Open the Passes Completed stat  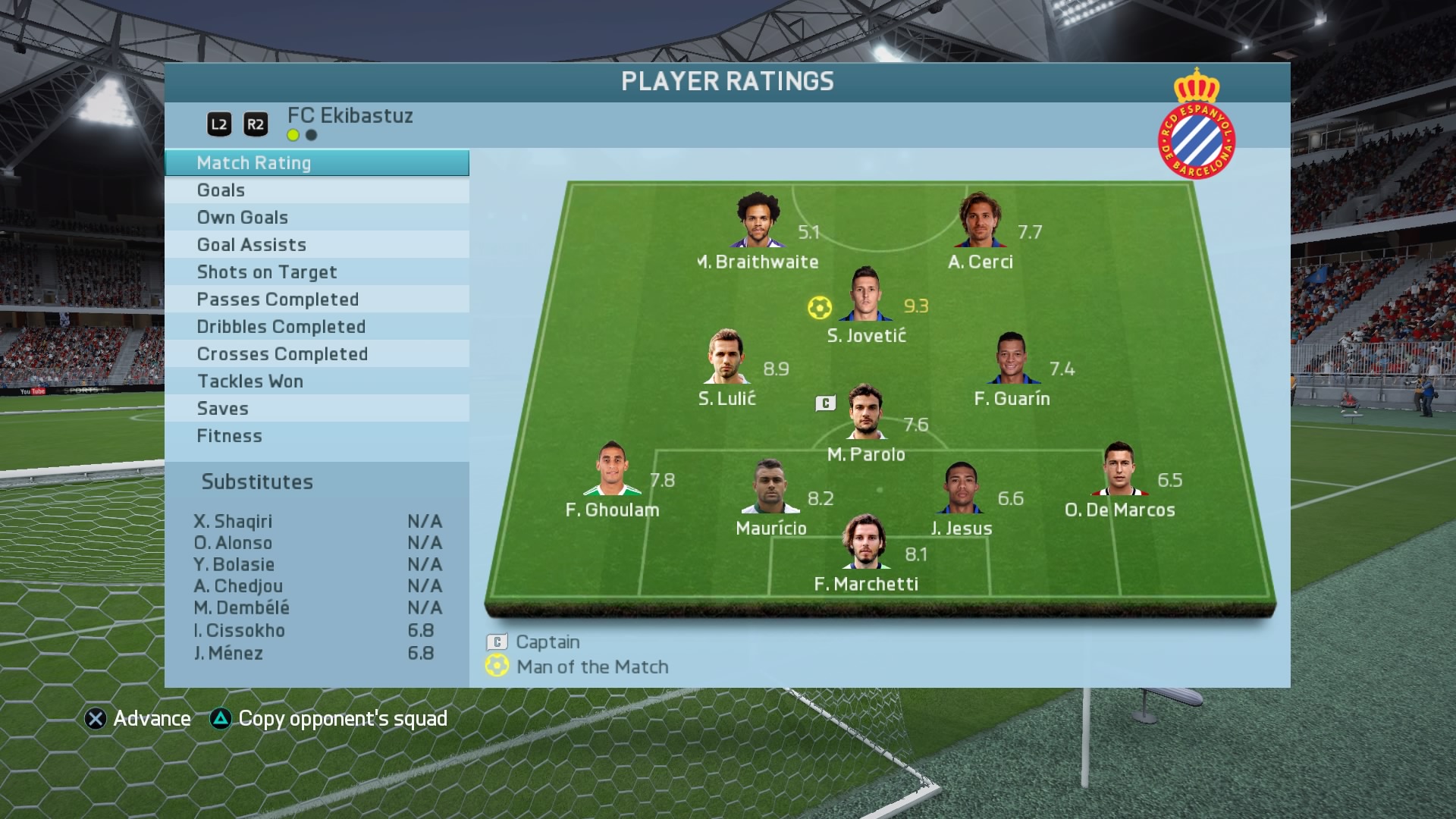[x=316, y=300]
